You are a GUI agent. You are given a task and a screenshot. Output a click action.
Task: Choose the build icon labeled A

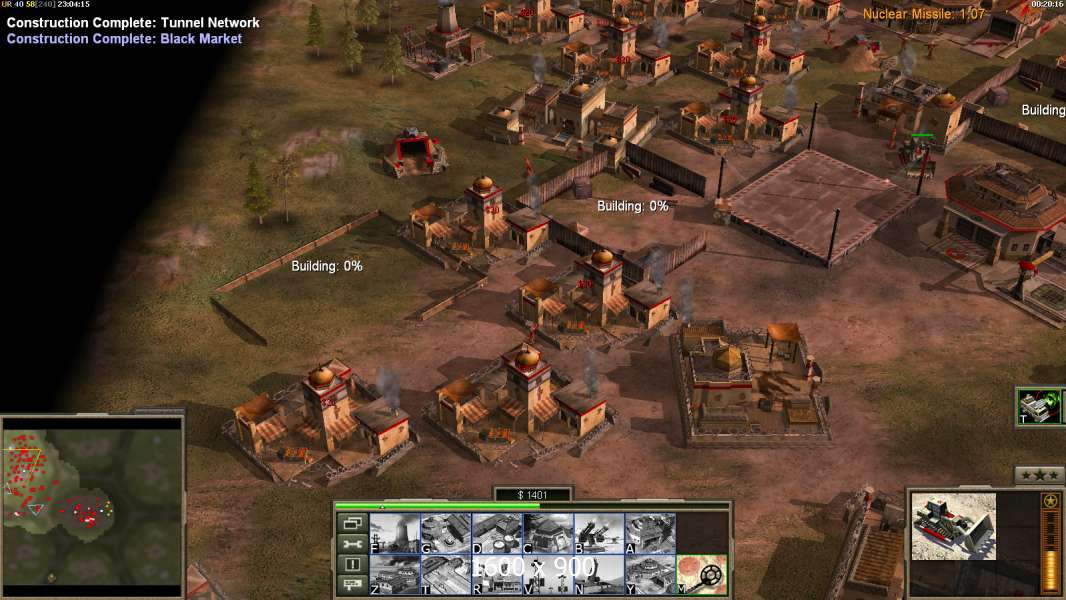click(650, 533)
